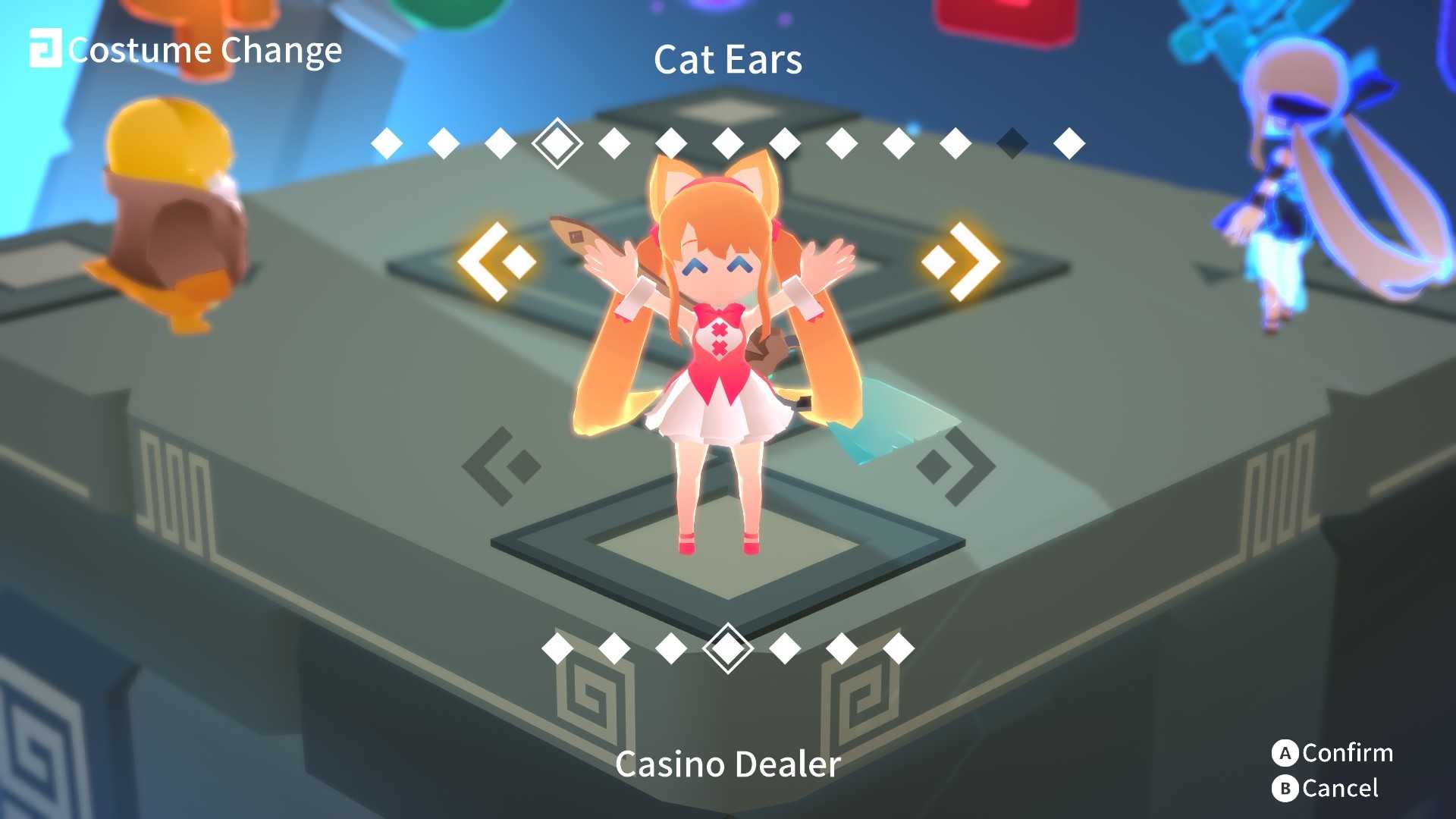Click the Cat Ears title text
The image size is (1456, 819).
point(729,61)
